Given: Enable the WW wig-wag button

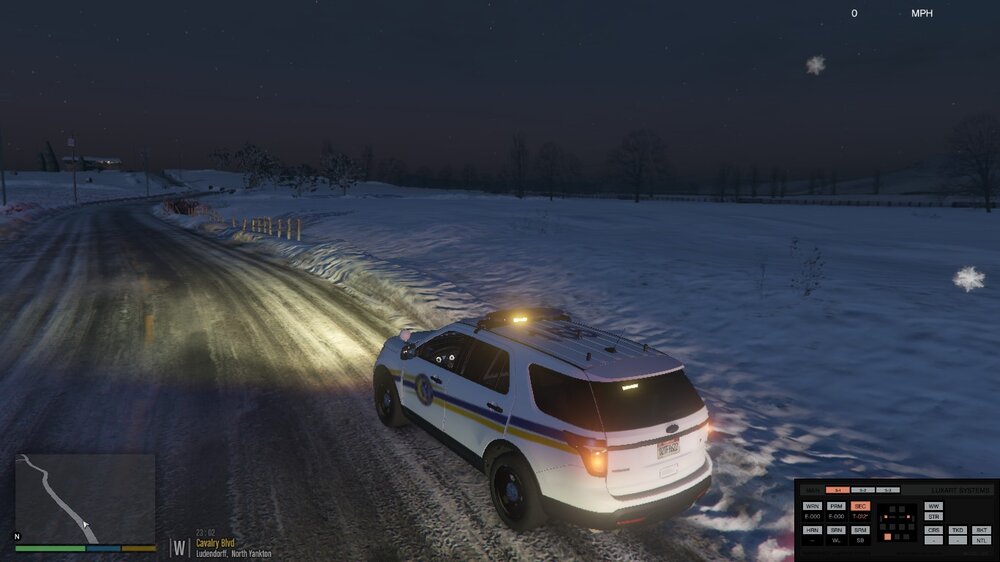Looking at the screenshot, I should [x=934, y=506].
